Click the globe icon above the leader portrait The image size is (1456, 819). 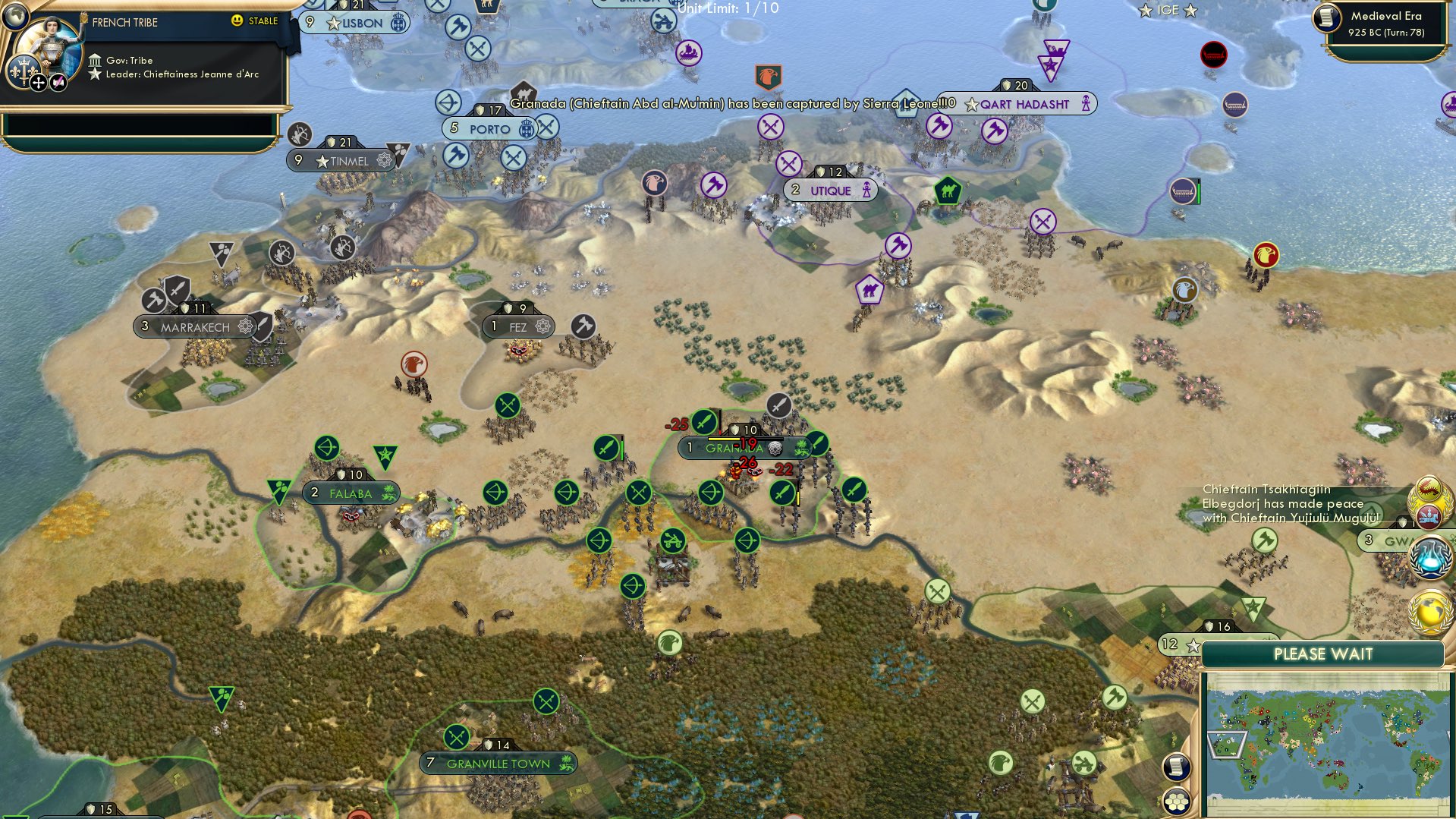click(14, 17)
